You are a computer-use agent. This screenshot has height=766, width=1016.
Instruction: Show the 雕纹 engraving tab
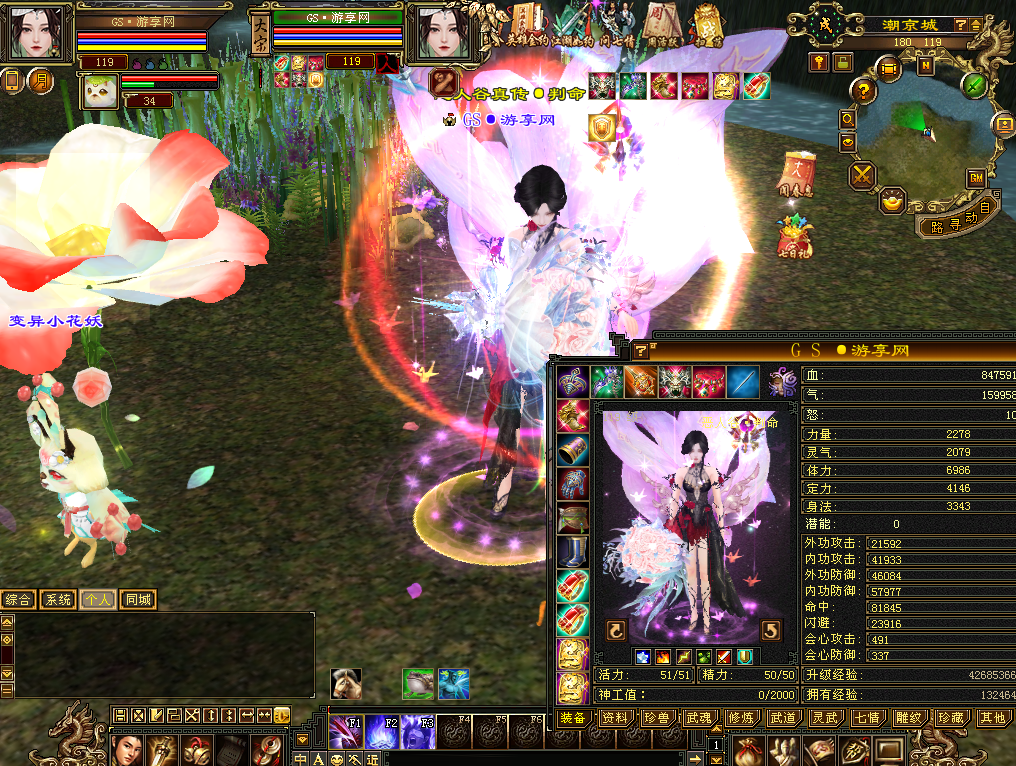point(908,718)
